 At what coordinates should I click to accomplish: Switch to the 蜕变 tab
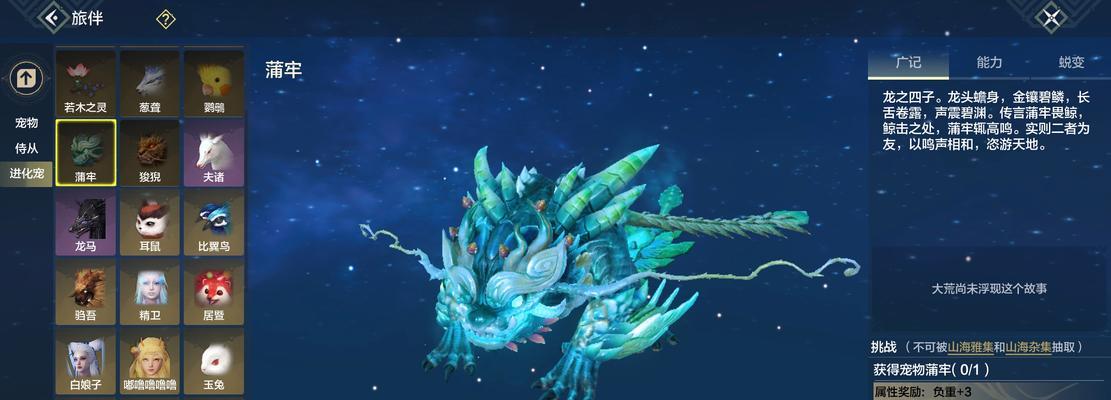(x=1070, y=62)
